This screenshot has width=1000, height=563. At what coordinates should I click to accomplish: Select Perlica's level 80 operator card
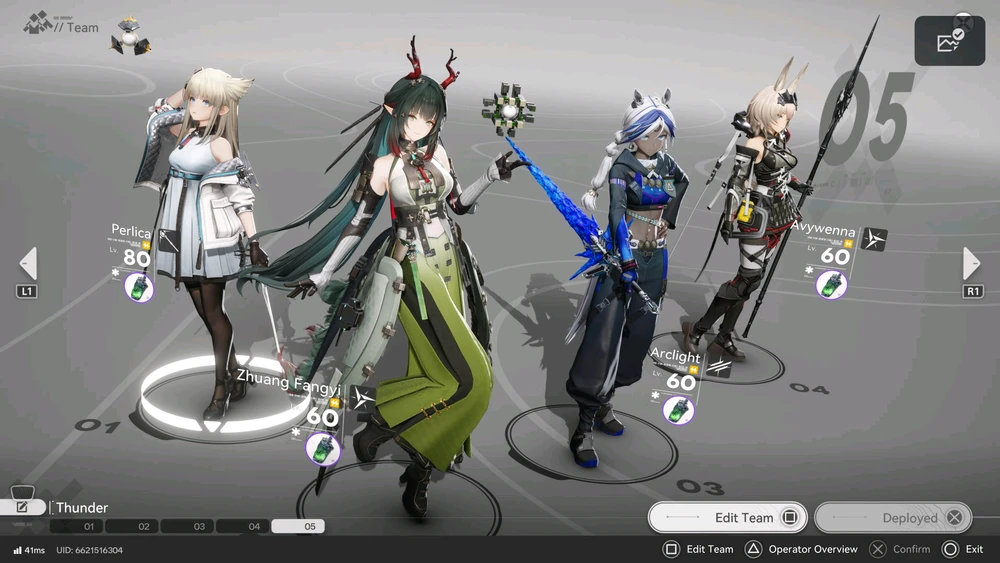click(135, 258)
